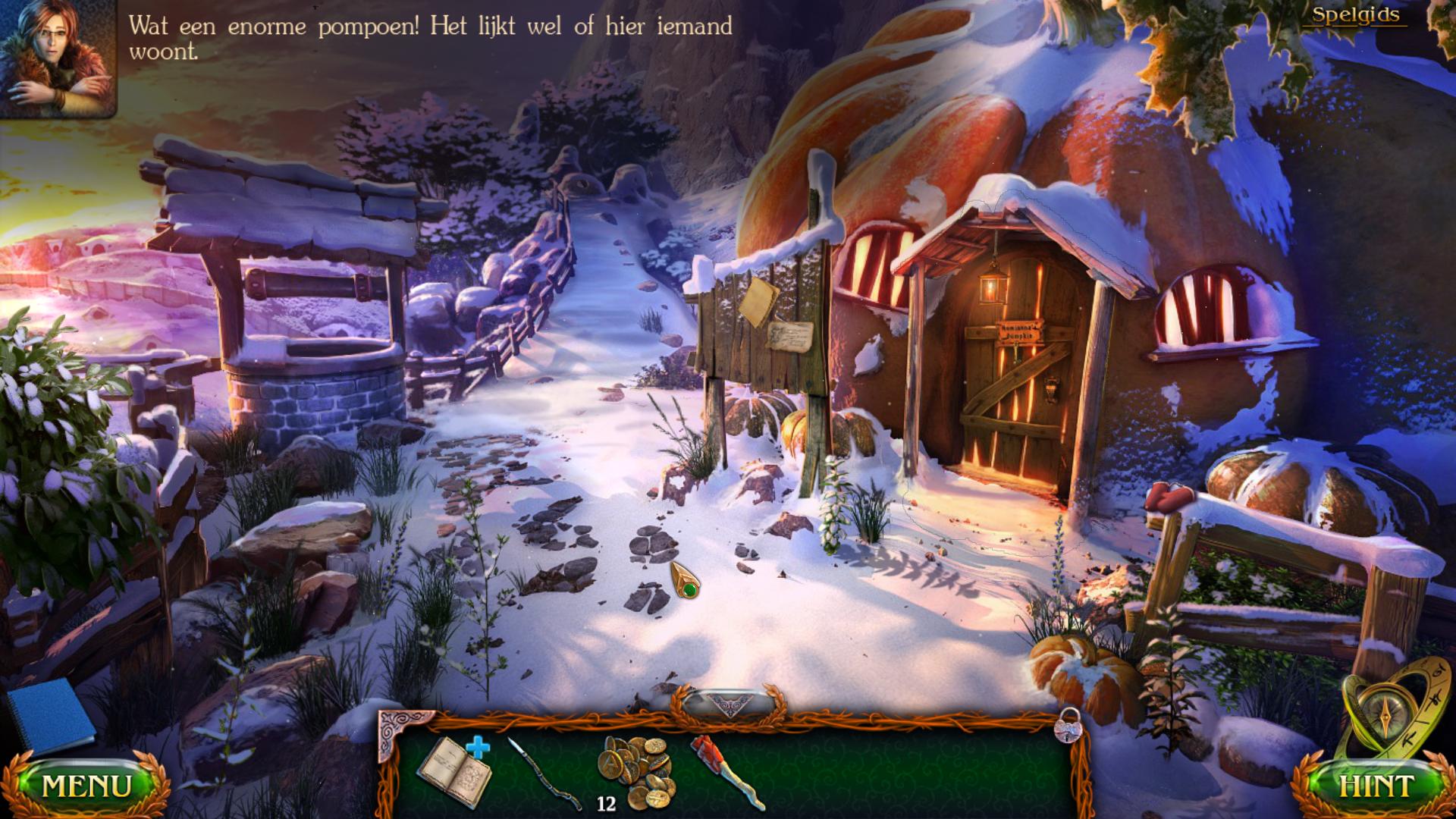Click the character portrait
This screenshot has height=819, width=1456.
[57, 58]
